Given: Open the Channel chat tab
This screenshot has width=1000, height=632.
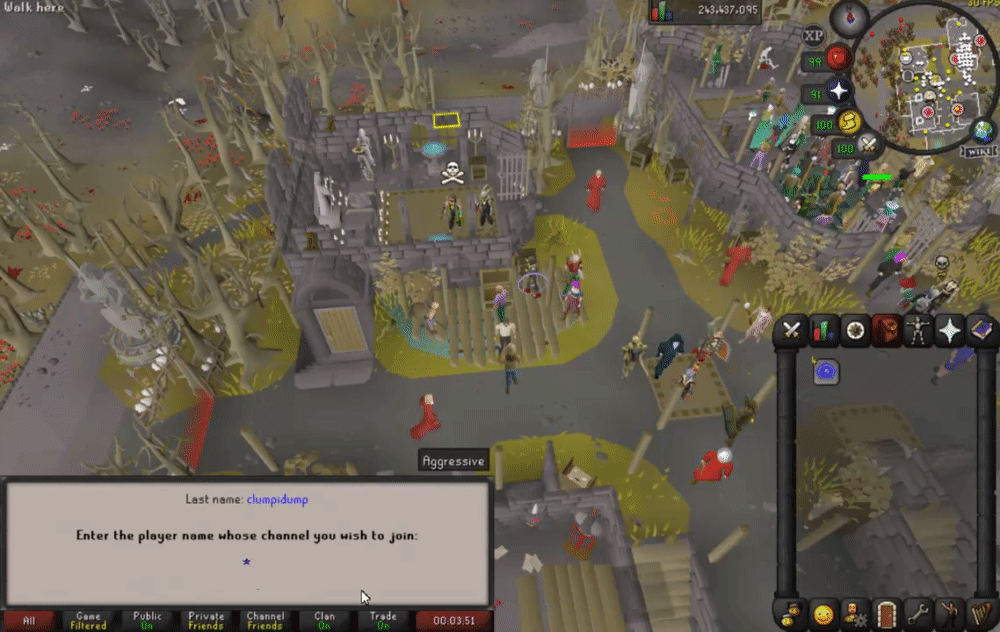Looking at the screenshot, I should pyautogui.click(x=265, y=621).
